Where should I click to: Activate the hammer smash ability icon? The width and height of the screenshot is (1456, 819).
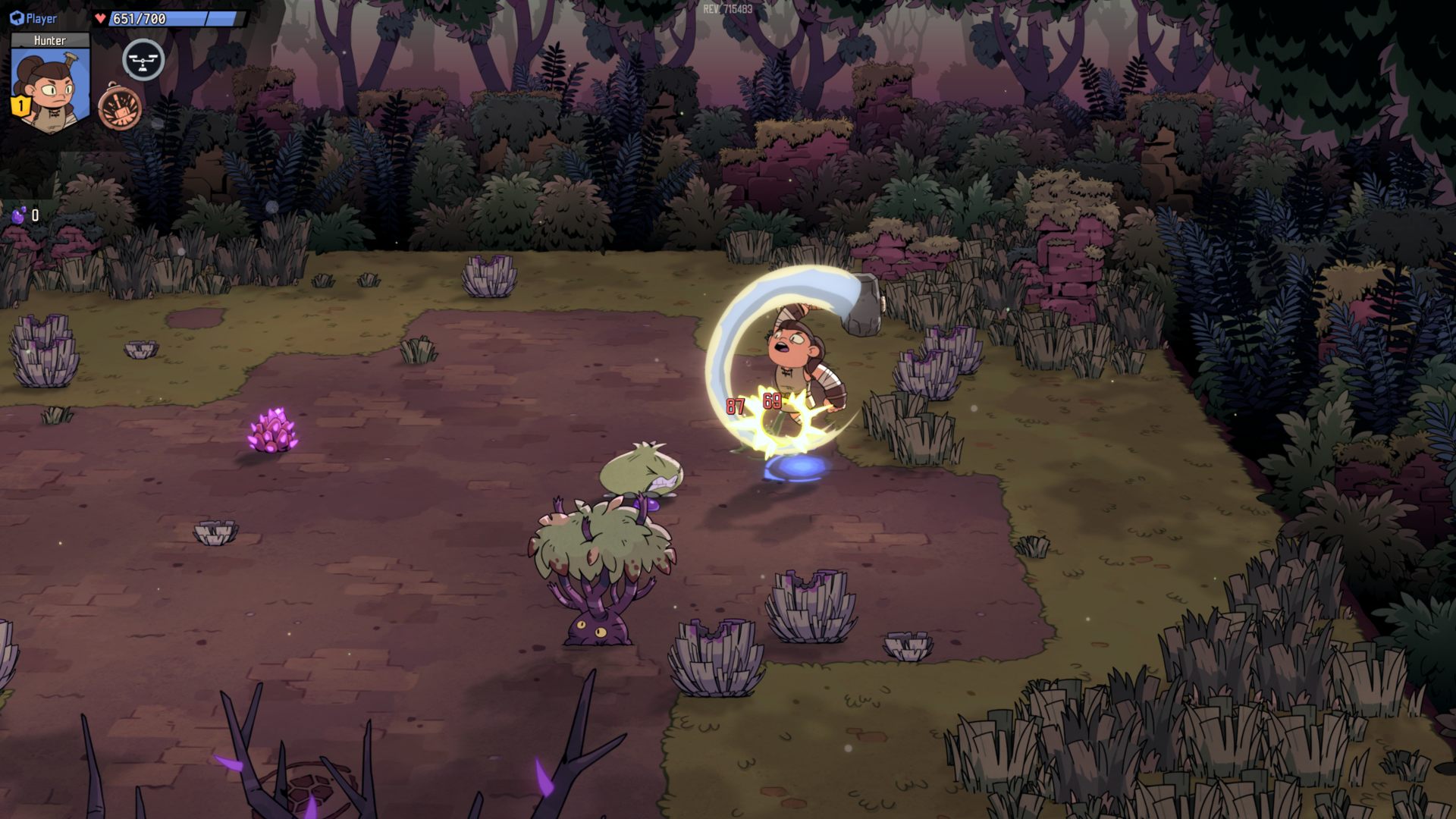click(120, 108)
